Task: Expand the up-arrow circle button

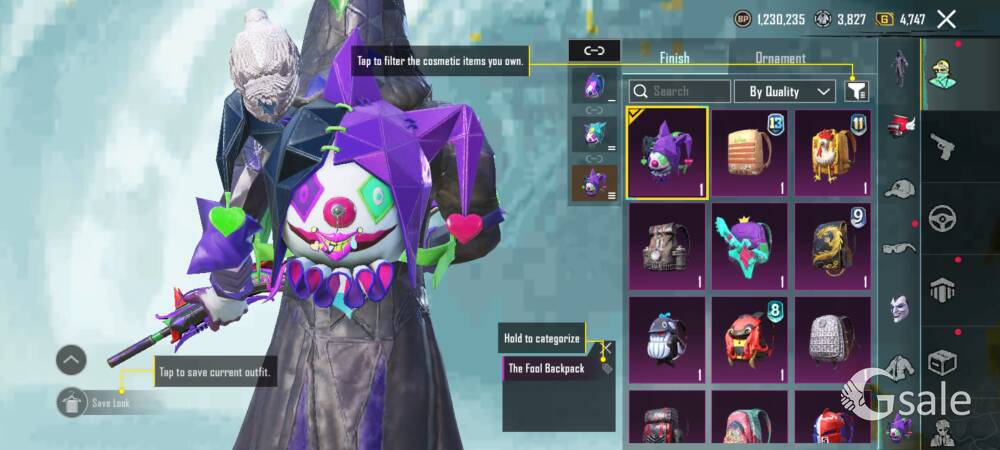Action: coord(71,360)
